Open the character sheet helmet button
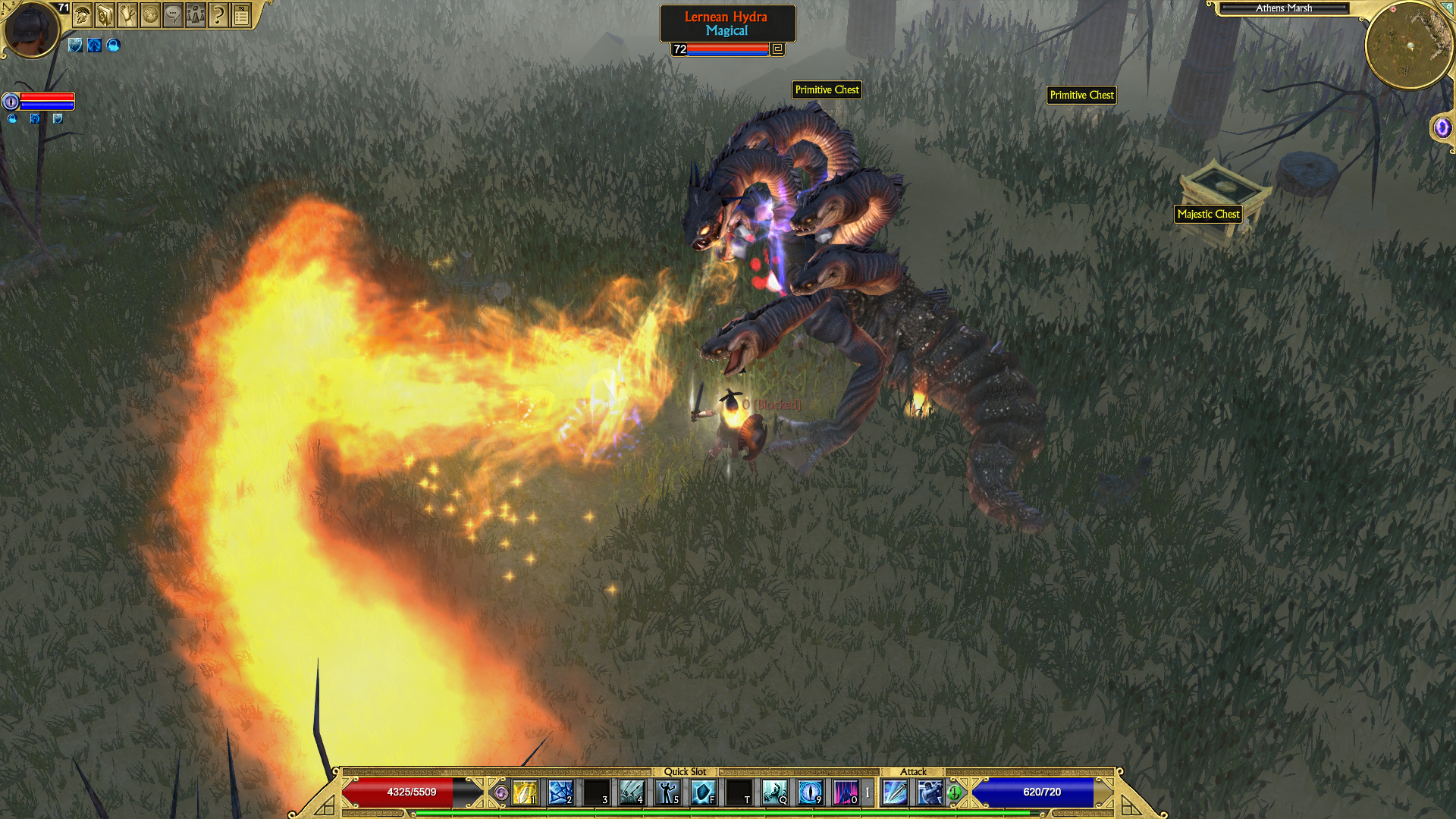 tap(83, 15)
